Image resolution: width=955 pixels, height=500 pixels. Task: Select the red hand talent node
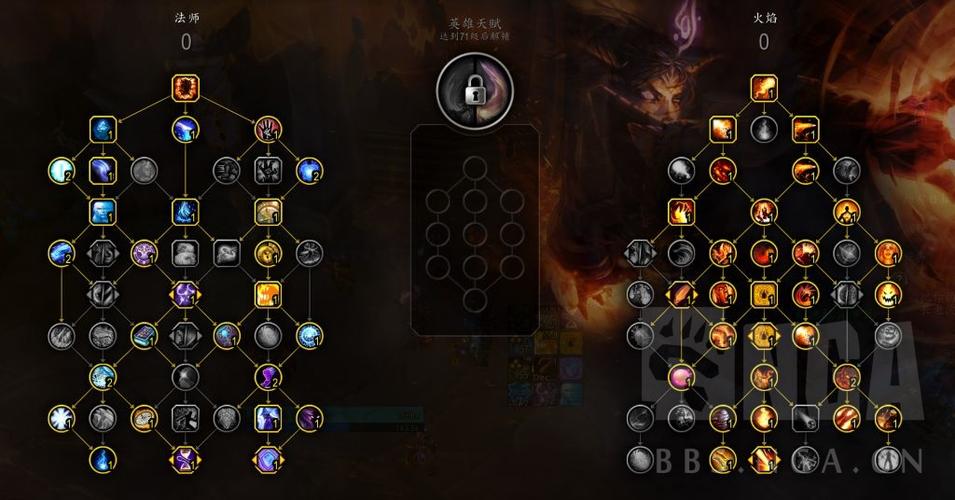click(x=266, y=128)
